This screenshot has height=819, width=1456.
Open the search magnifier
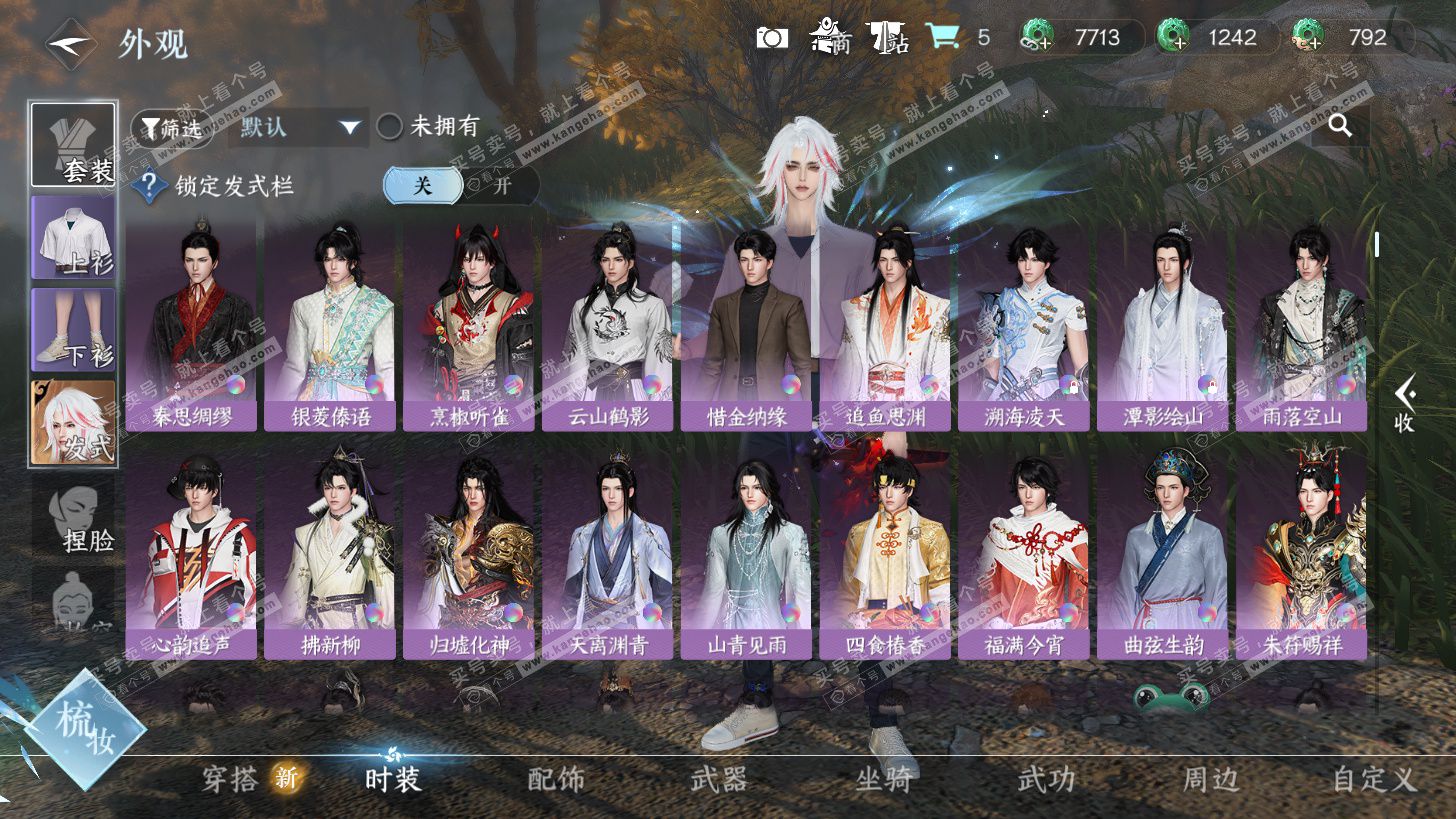[1340, 126]
